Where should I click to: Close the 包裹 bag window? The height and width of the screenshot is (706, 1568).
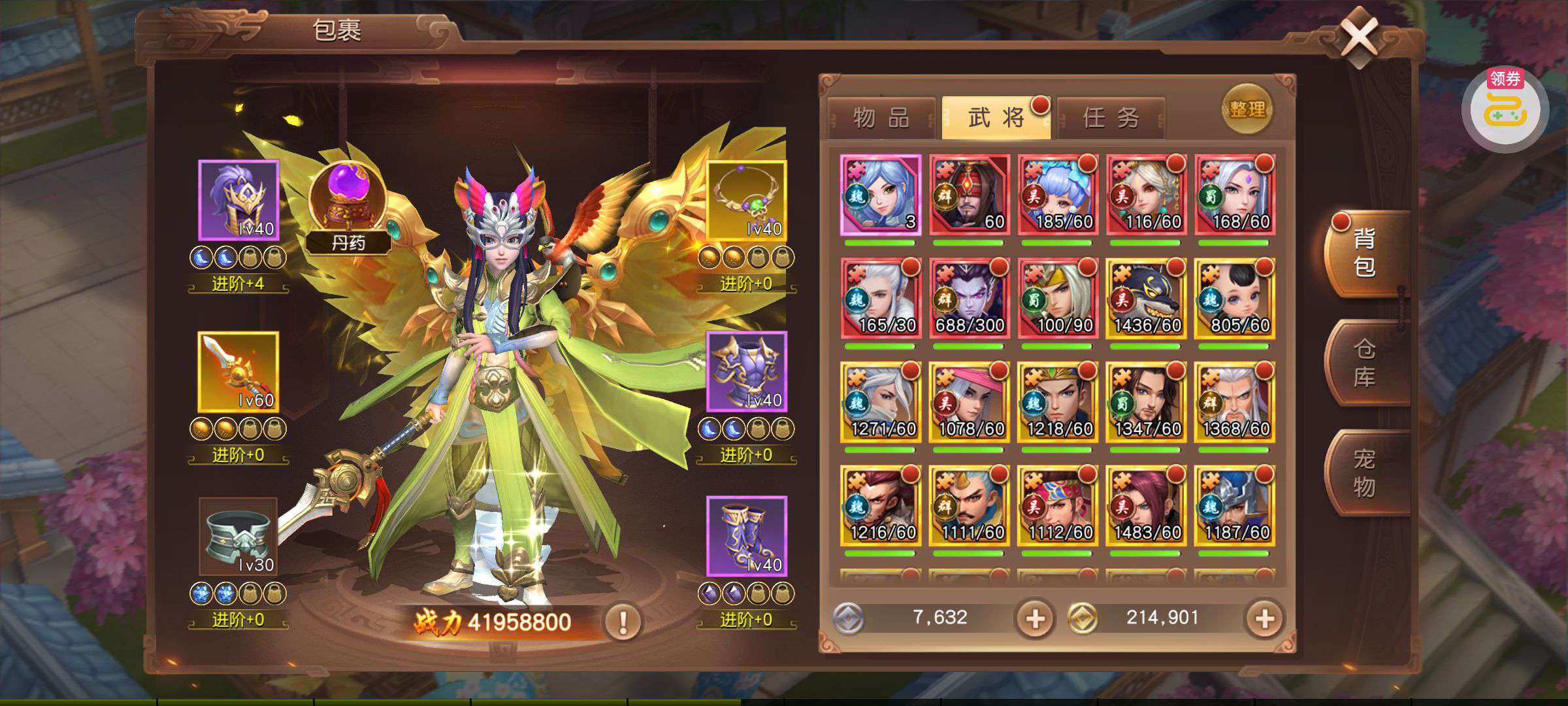(1359, 37)
